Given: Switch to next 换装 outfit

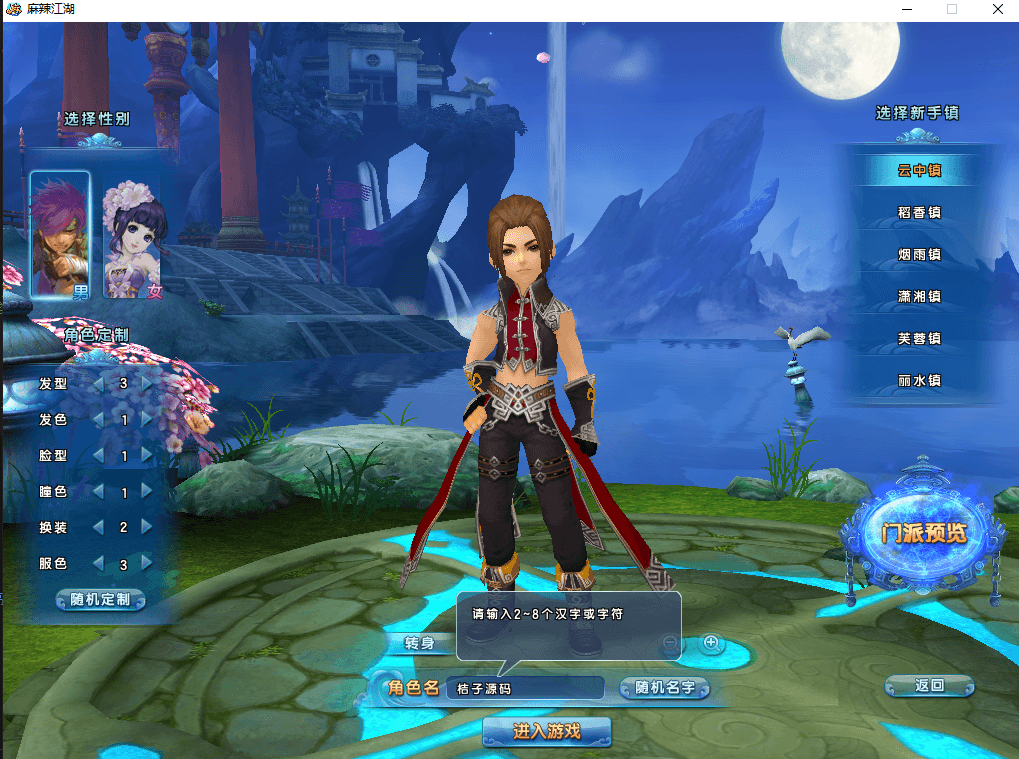Looking at the screenshot, I should click(x=148, y=527).
